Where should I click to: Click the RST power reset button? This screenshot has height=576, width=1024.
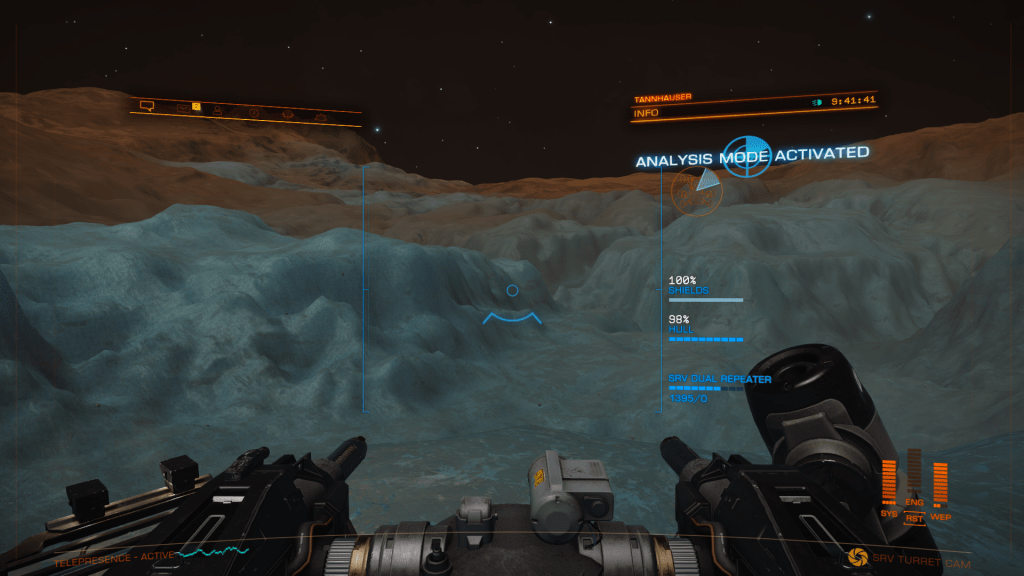(x=913, y=518)
